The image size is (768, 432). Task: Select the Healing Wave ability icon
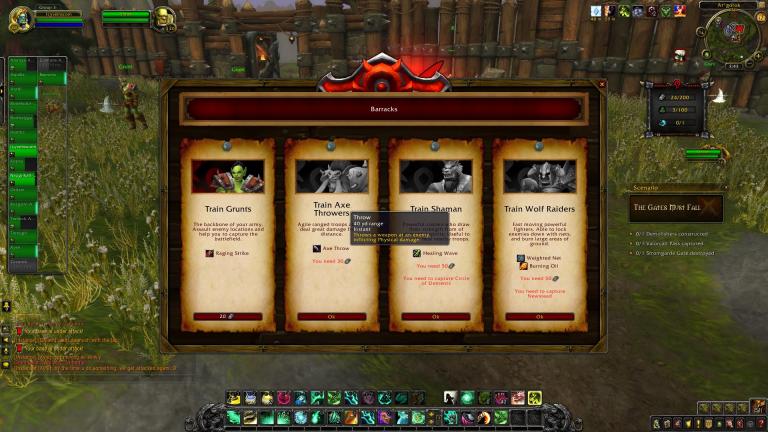416,253
